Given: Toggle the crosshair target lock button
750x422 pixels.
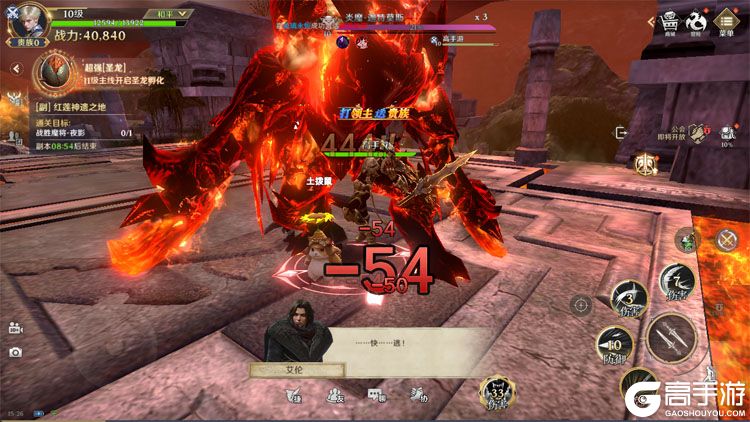Looking at the screenshot, I should point(581,305).
